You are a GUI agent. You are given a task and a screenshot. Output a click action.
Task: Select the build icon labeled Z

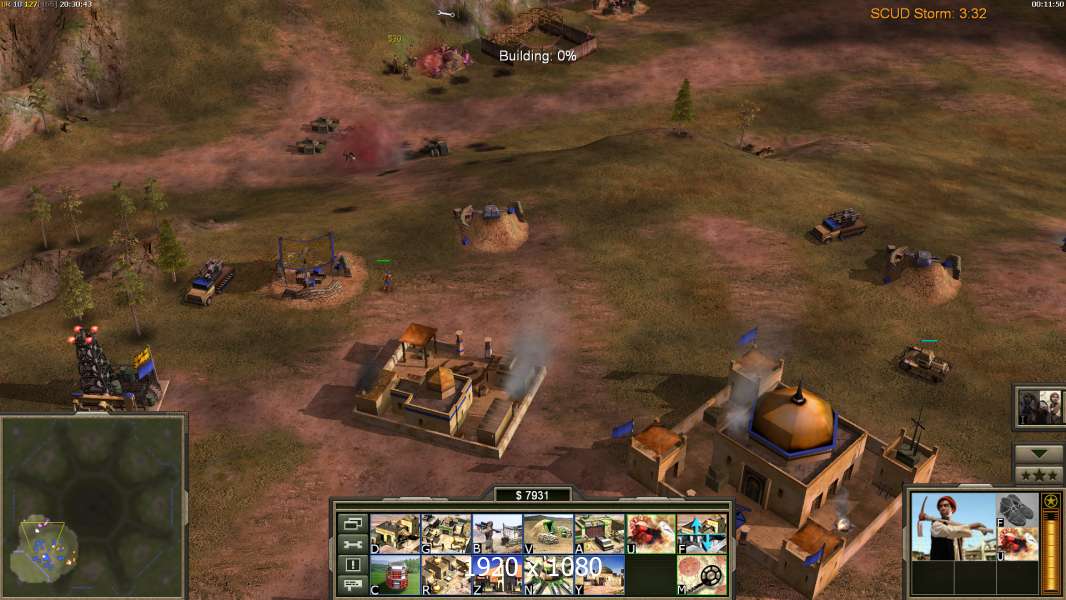(x=496, y=574)
